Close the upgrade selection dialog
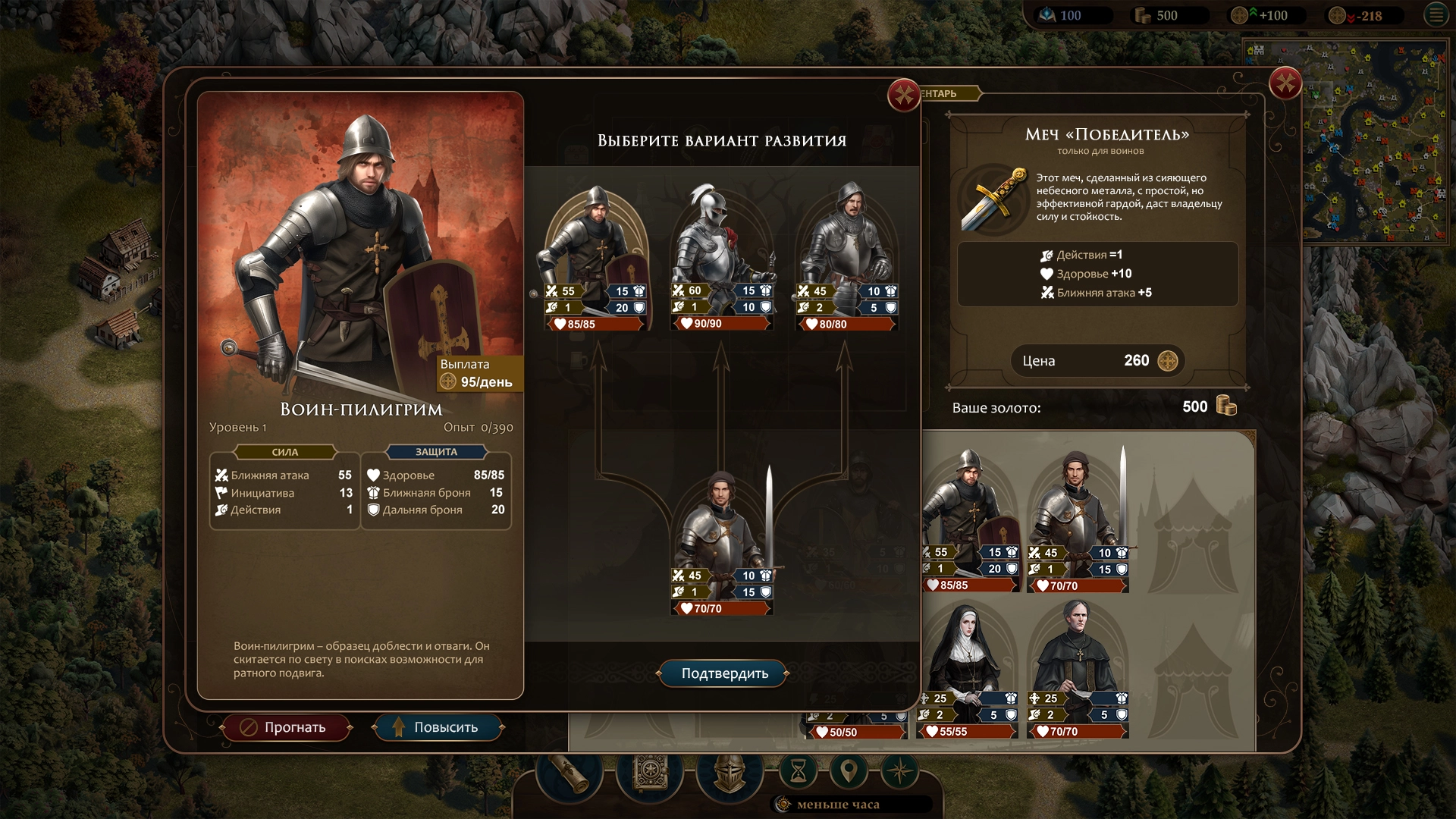The height and width of the screenshot is (819, 1456). coord(903,96)
